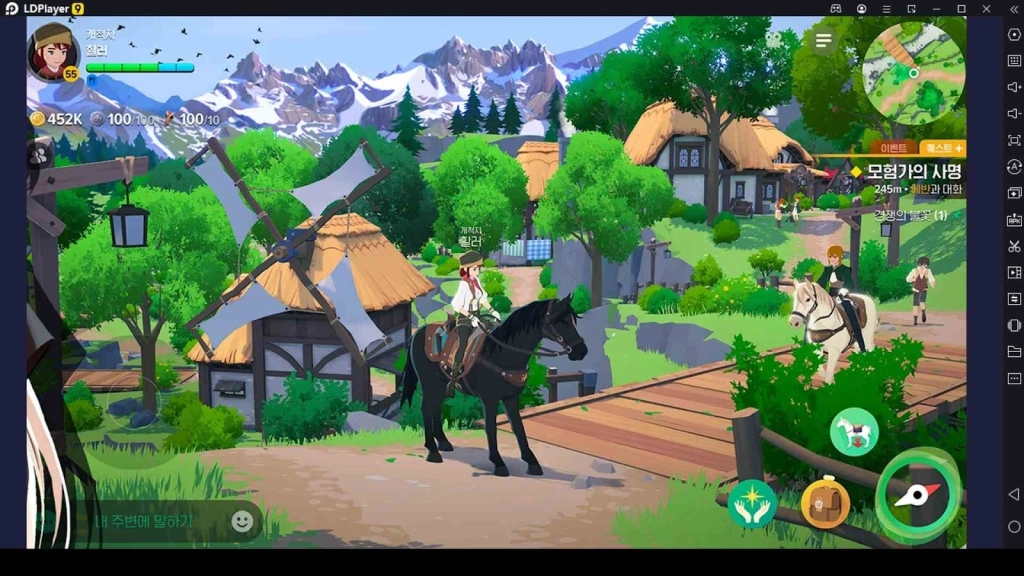Viewport: 1024px width, 576px height.
Task: Tap the horse dismount button
Action: point(853,433)
